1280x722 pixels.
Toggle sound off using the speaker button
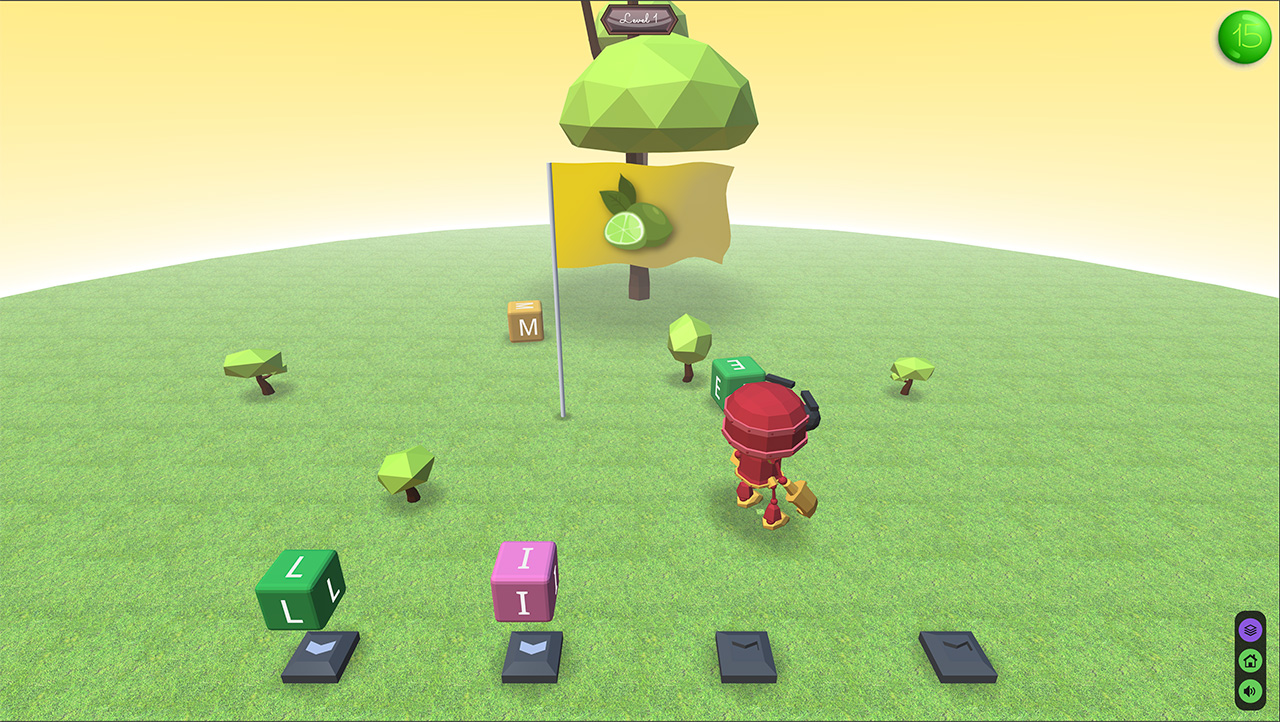[1249, 691]
